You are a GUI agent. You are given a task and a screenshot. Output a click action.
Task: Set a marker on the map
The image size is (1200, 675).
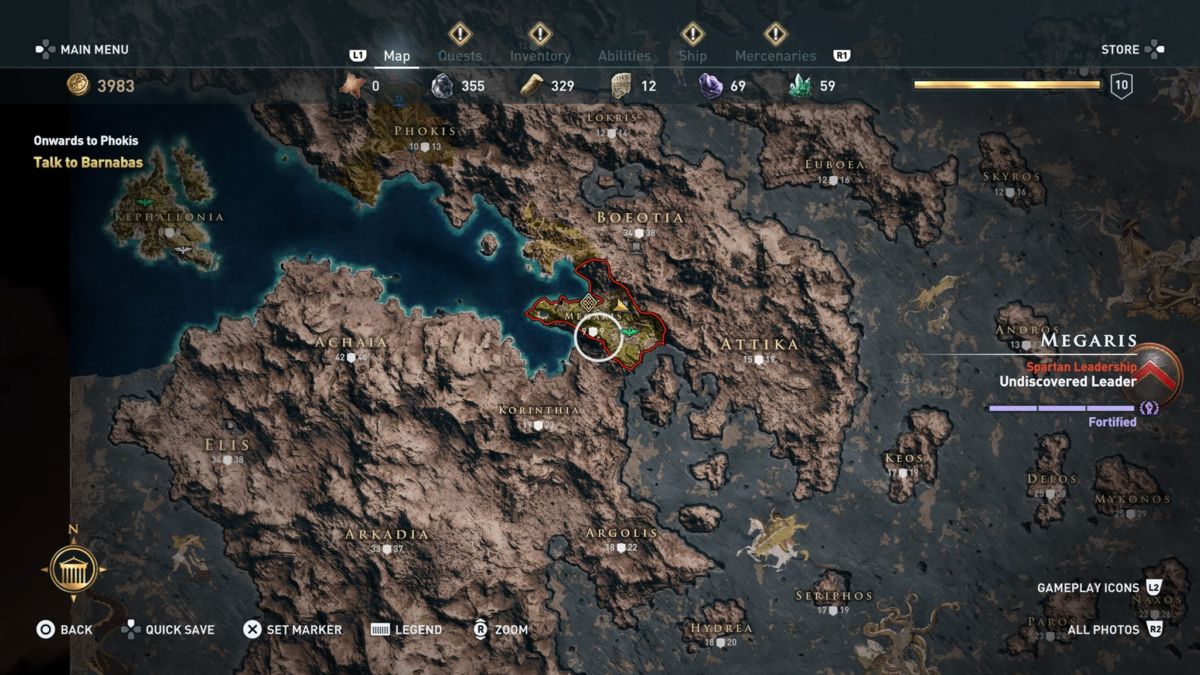click(293, 629)
